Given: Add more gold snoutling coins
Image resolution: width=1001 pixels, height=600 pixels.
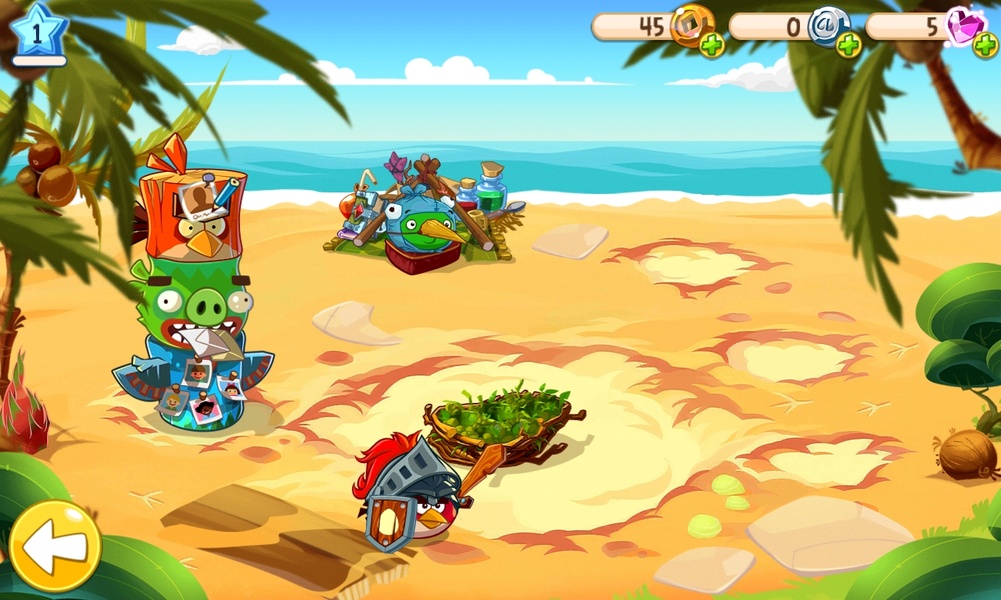Looking at the screenshot, I should tap(712, 45).
